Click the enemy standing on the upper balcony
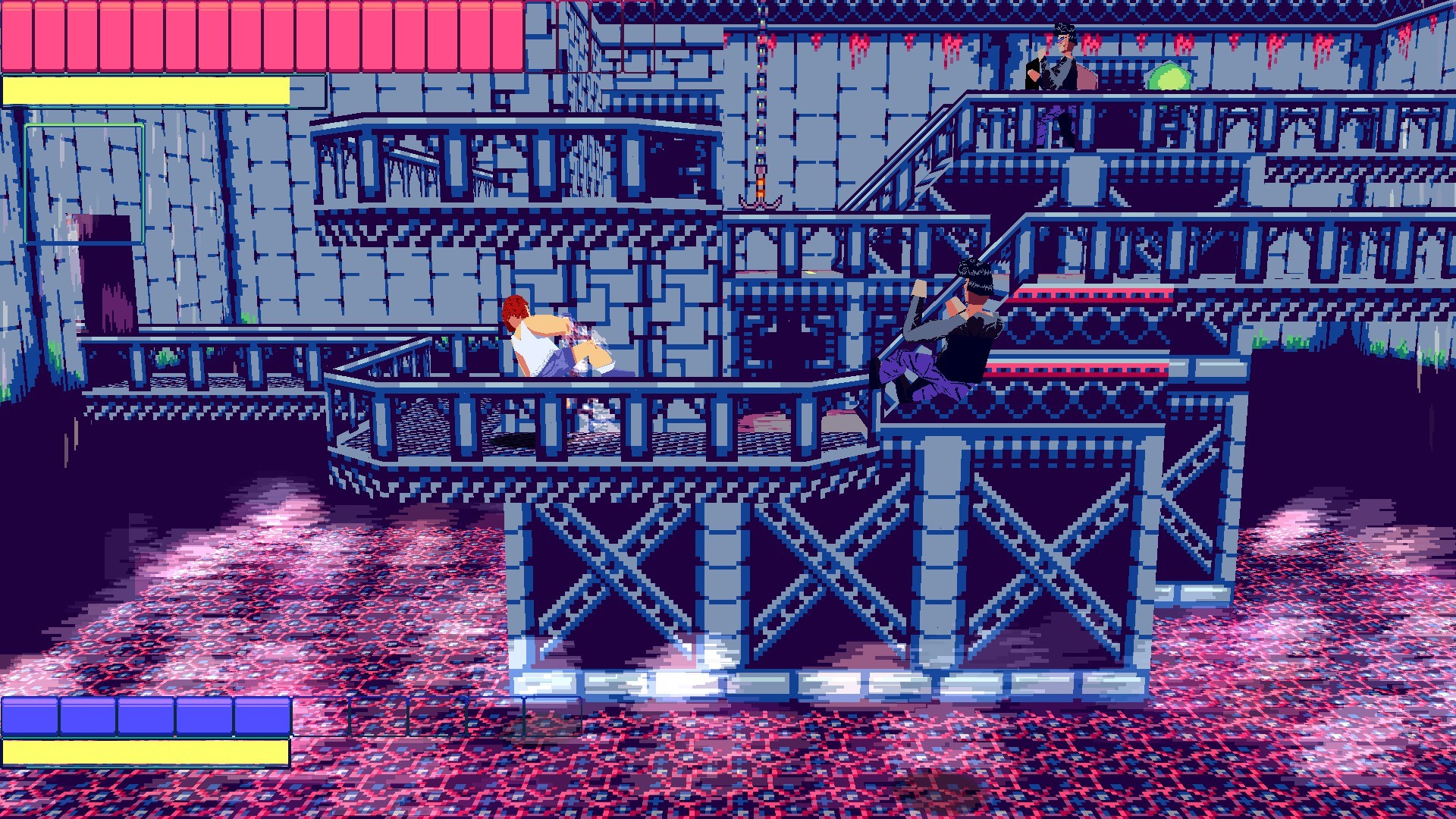The height and width of the screenshot is (819, 1456). tap(1060, 68)
